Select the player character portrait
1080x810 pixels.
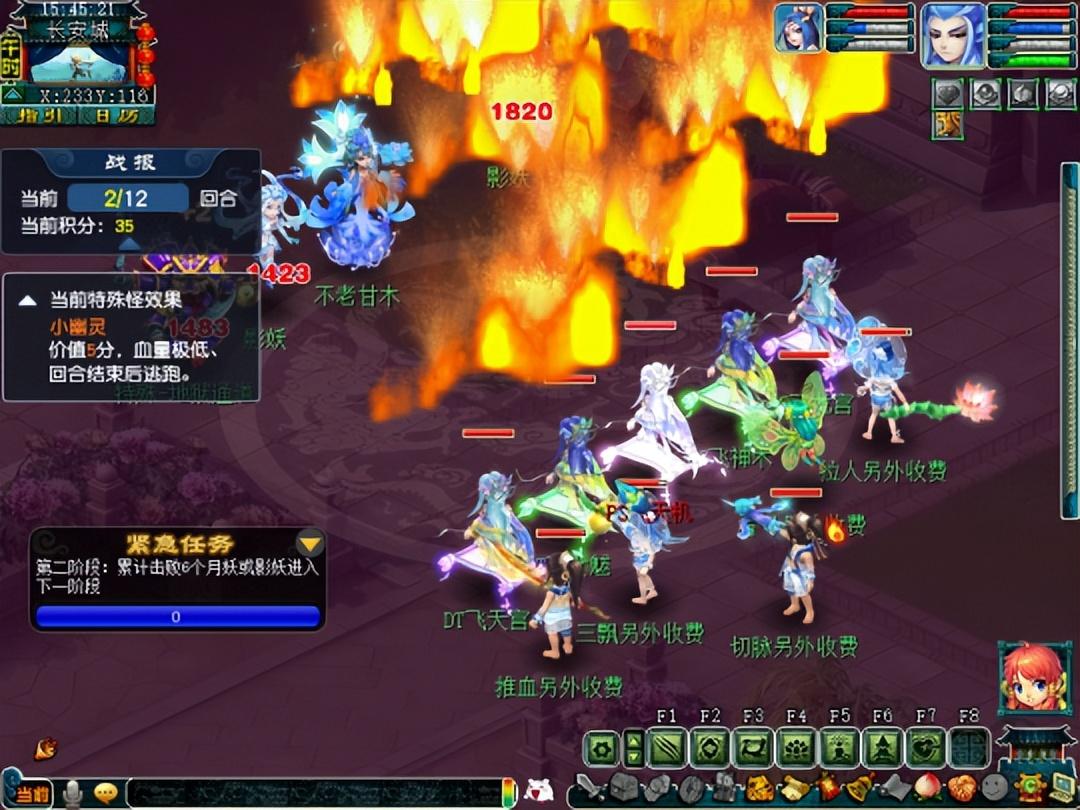(x=952, y=35)
